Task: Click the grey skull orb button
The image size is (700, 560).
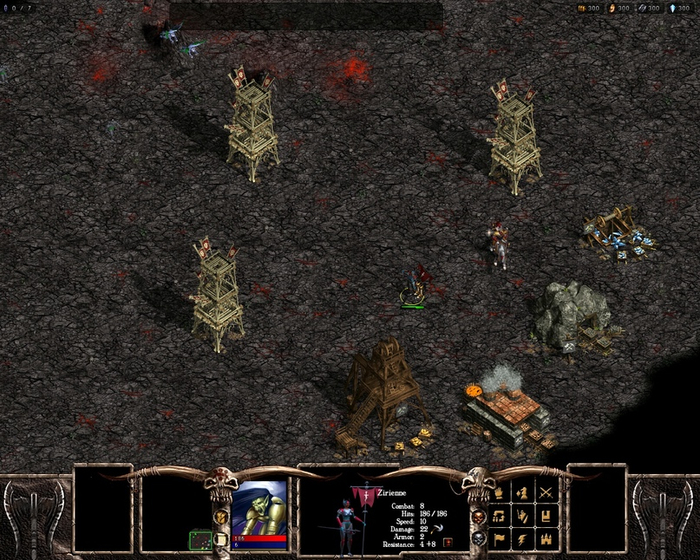Action: (x=478, y=539)
